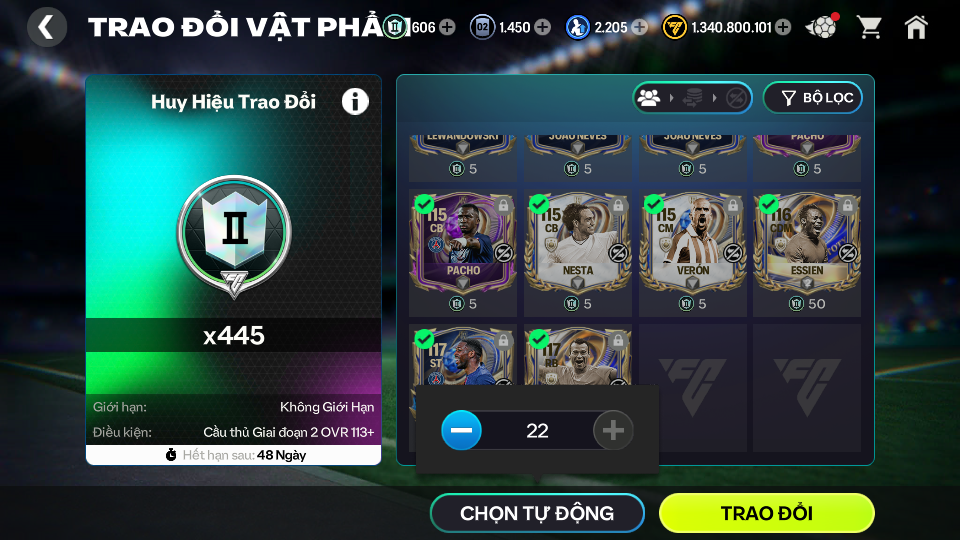
Task: Deselect the Verón player card
Action: [x=693, y=245]
